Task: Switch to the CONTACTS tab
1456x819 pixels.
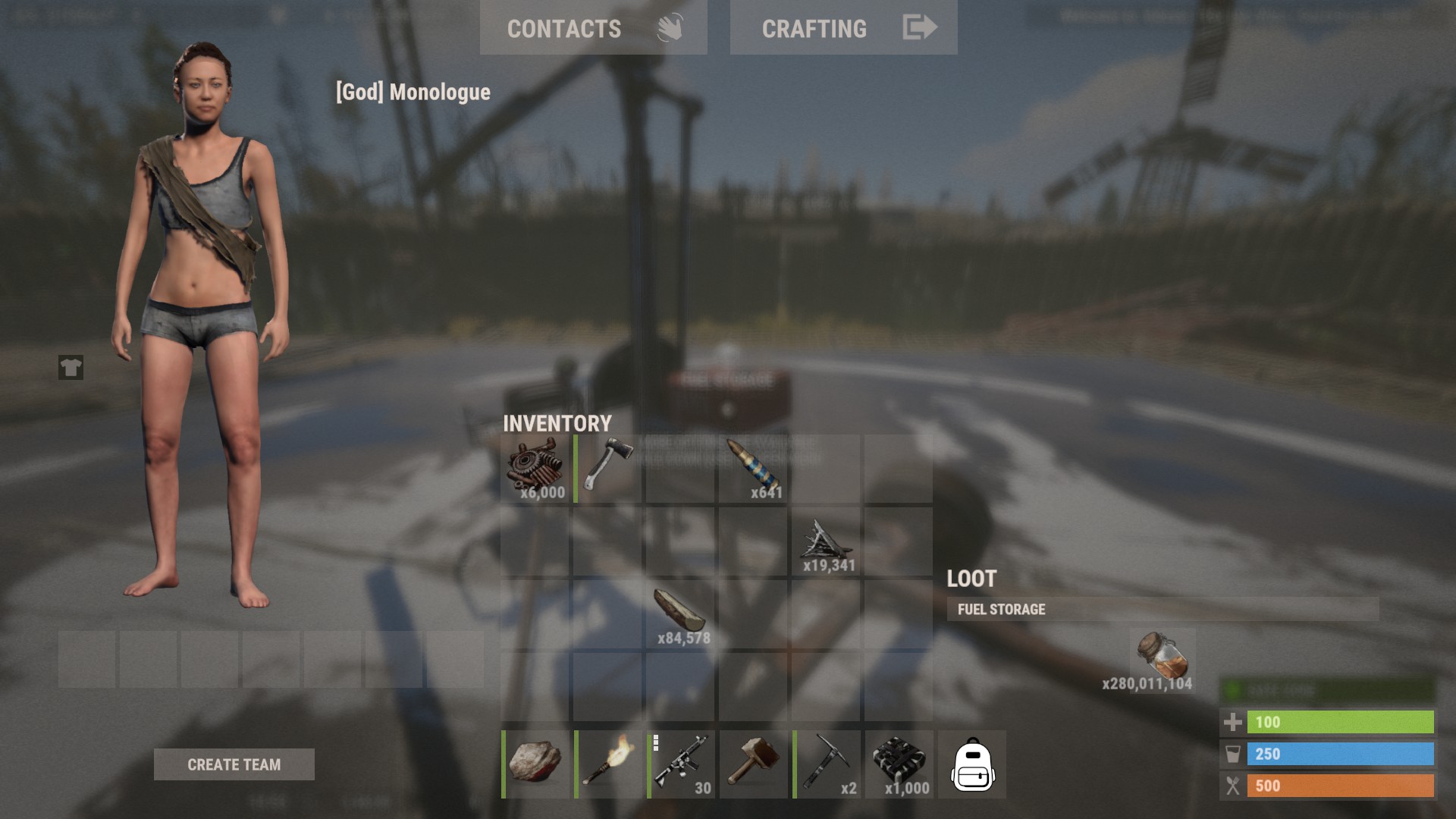Action: point(564,28)
